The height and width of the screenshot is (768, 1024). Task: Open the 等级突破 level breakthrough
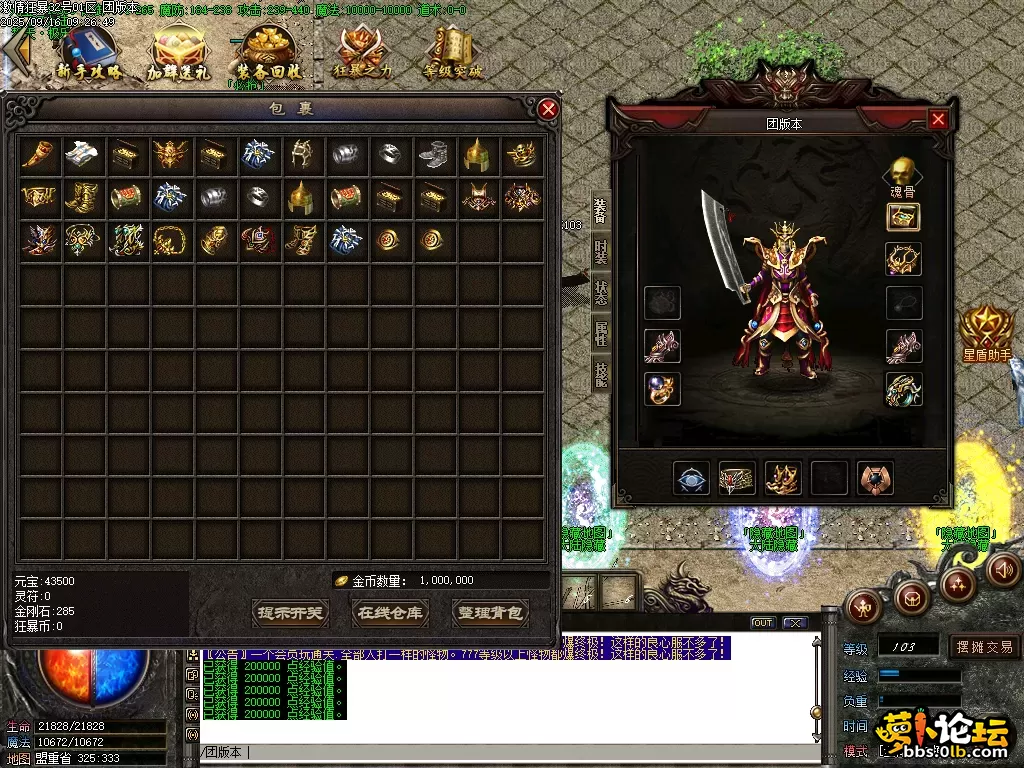pyautogui.click(x=452, y=55)
